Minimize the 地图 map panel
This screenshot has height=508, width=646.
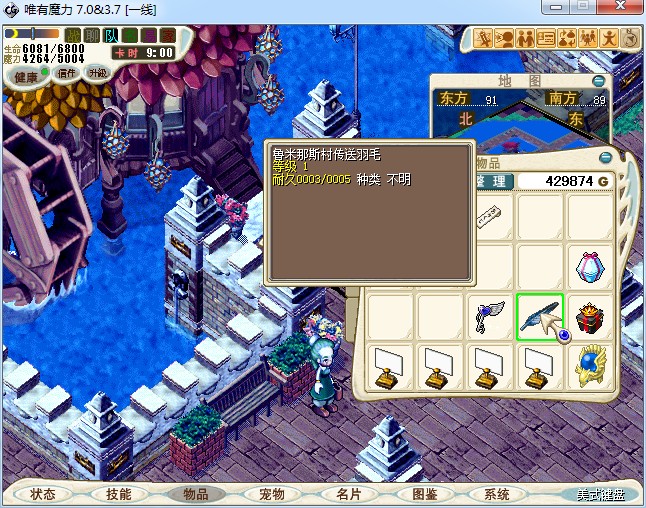pos(598,80)
